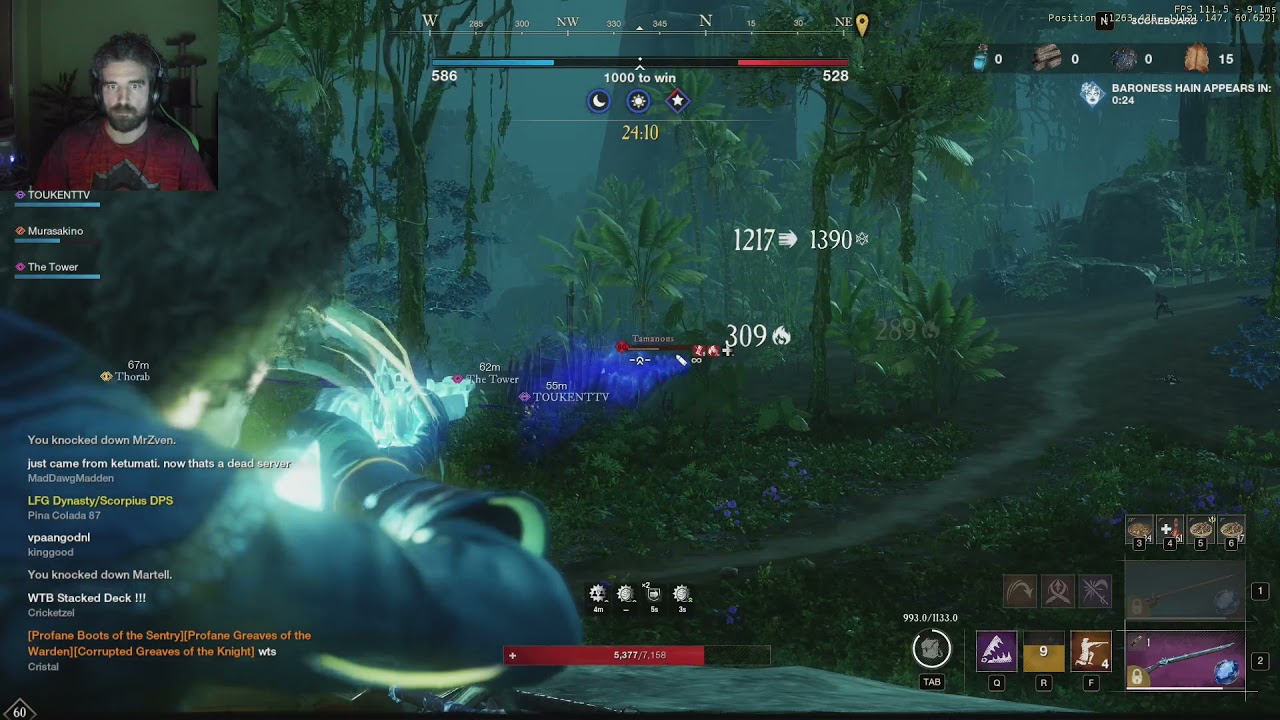Activate the Q jagged trap ability

(x=996, y=652)
